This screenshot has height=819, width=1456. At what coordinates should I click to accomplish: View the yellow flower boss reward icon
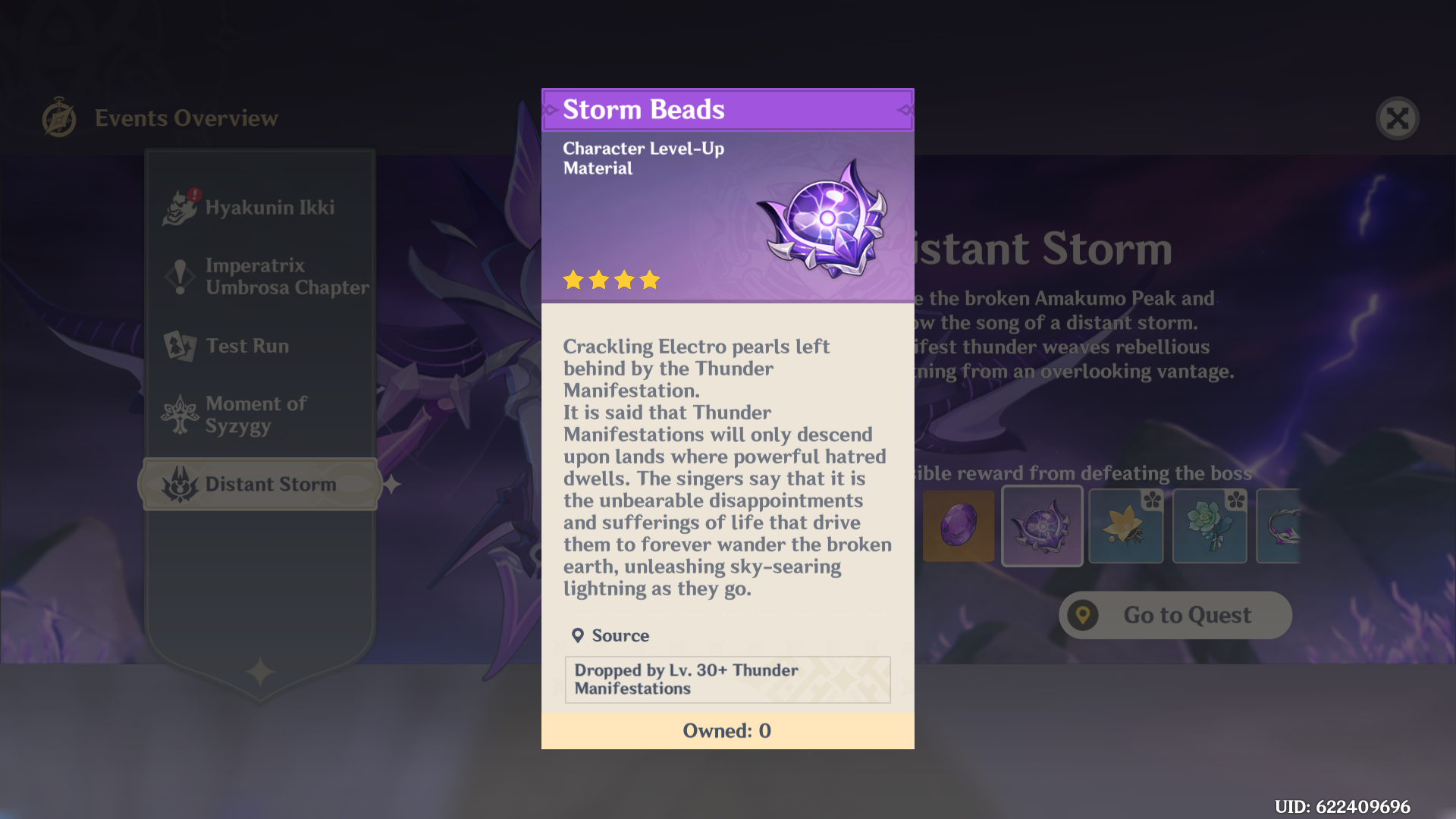point(1125,526)
